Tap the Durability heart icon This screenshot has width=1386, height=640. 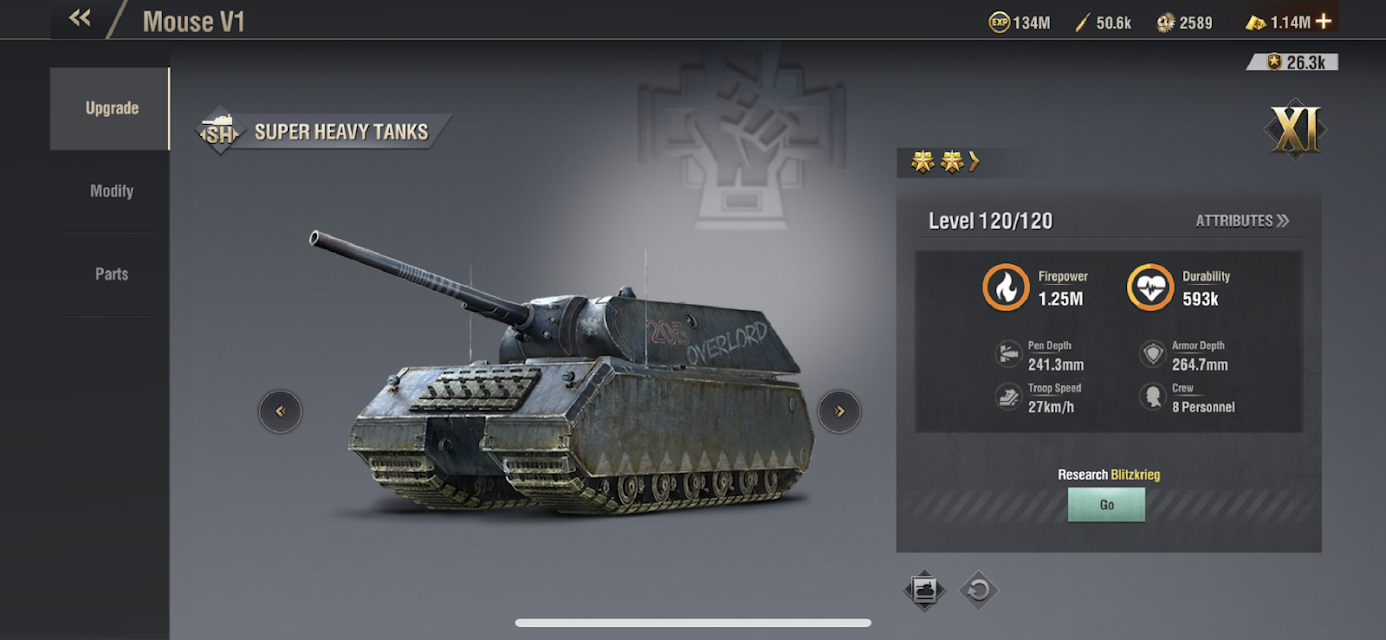1150,288
